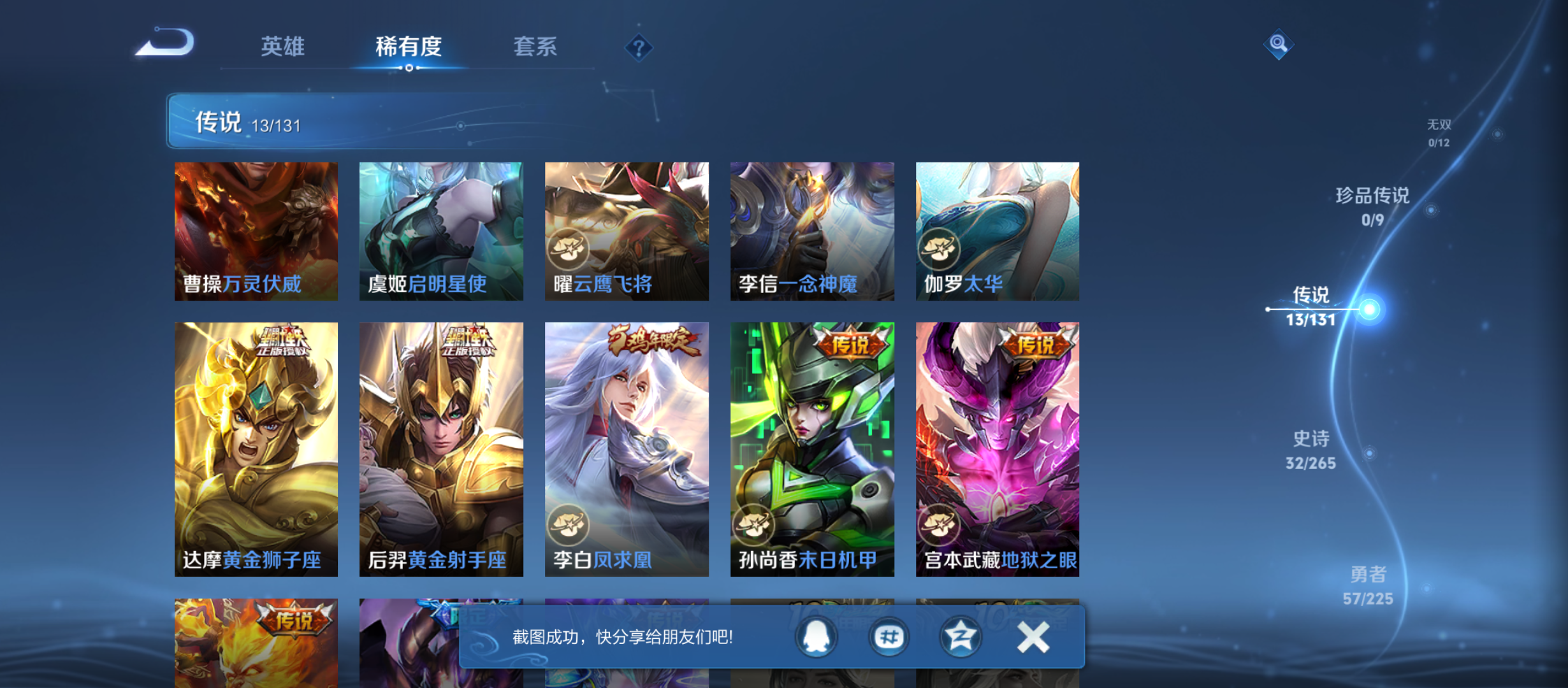Click the badge icon on 伽罗太华 skin

tap(939, 250)
